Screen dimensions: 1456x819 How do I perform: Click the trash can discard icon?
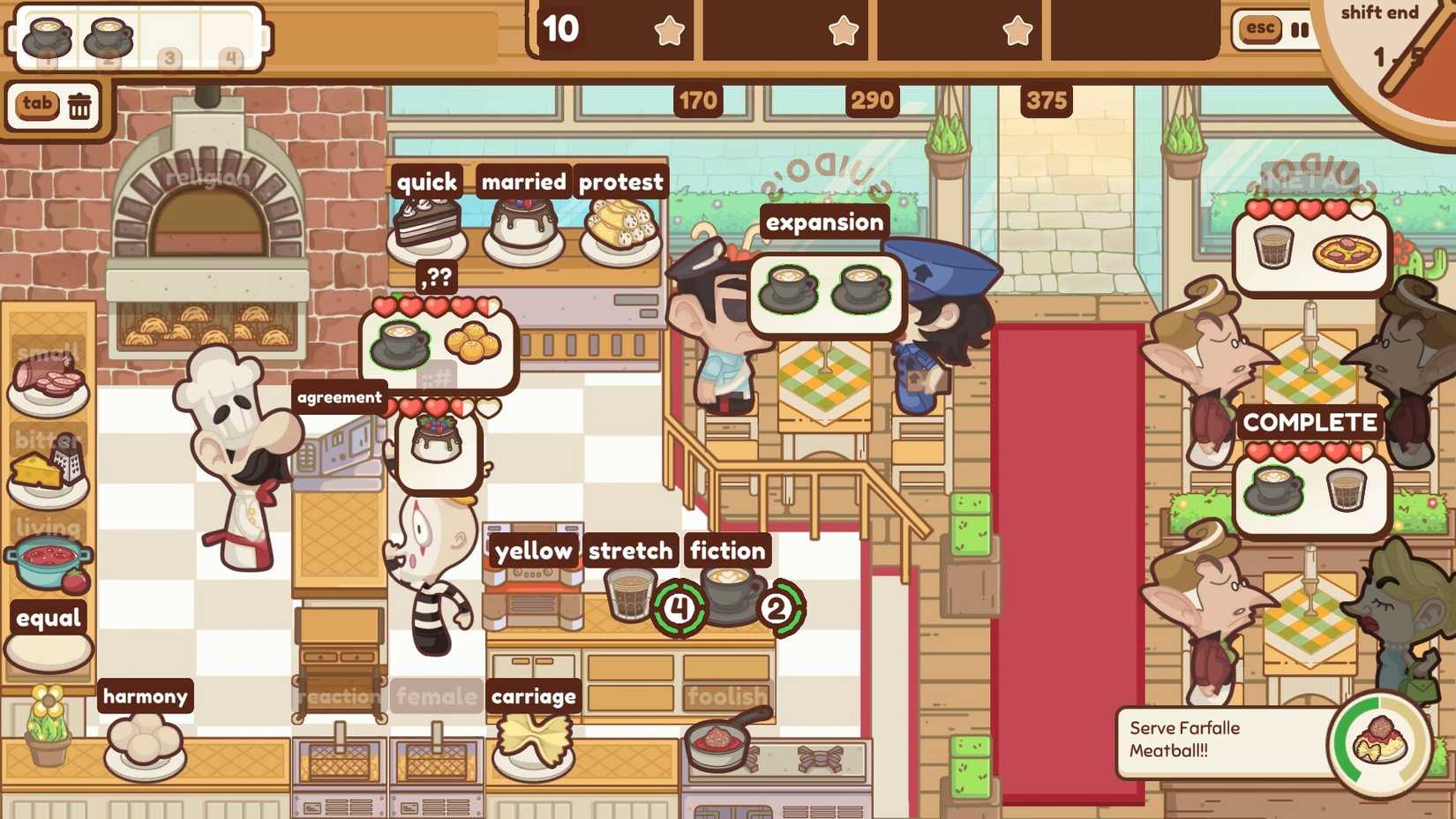[x=80, y=105]
